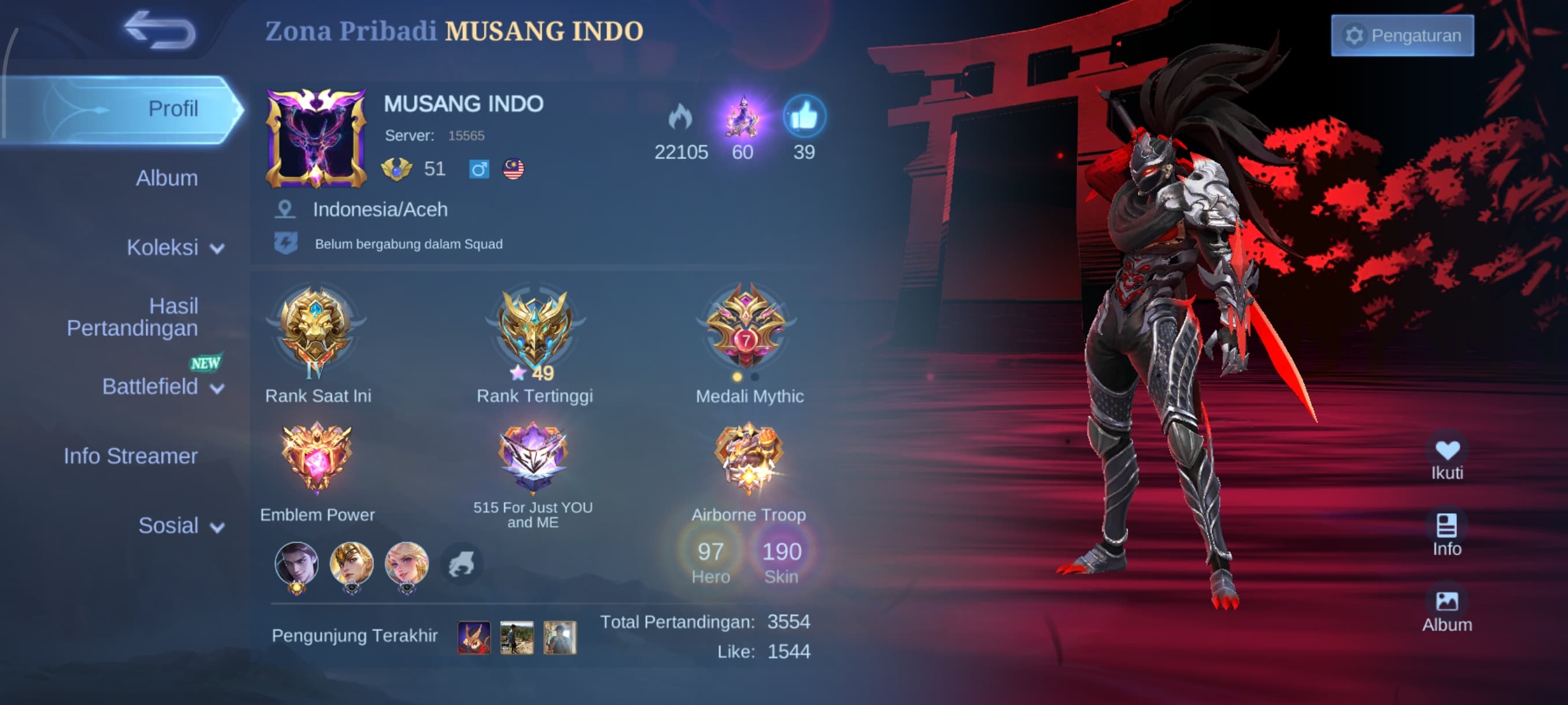The height and width of the screenshot is (705, 1568).
Task: Expand the Sosial menu
Action: coord(181,525)
